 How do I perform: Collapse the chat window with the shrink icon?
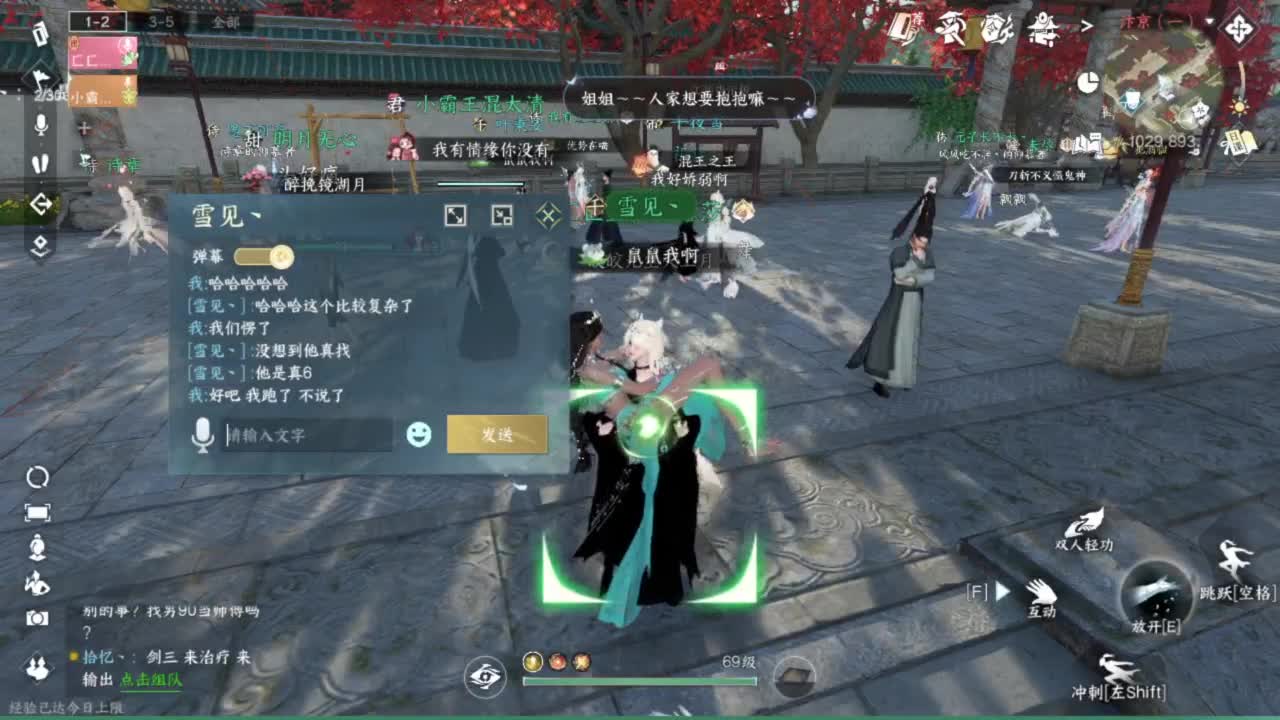pos(503,214)
